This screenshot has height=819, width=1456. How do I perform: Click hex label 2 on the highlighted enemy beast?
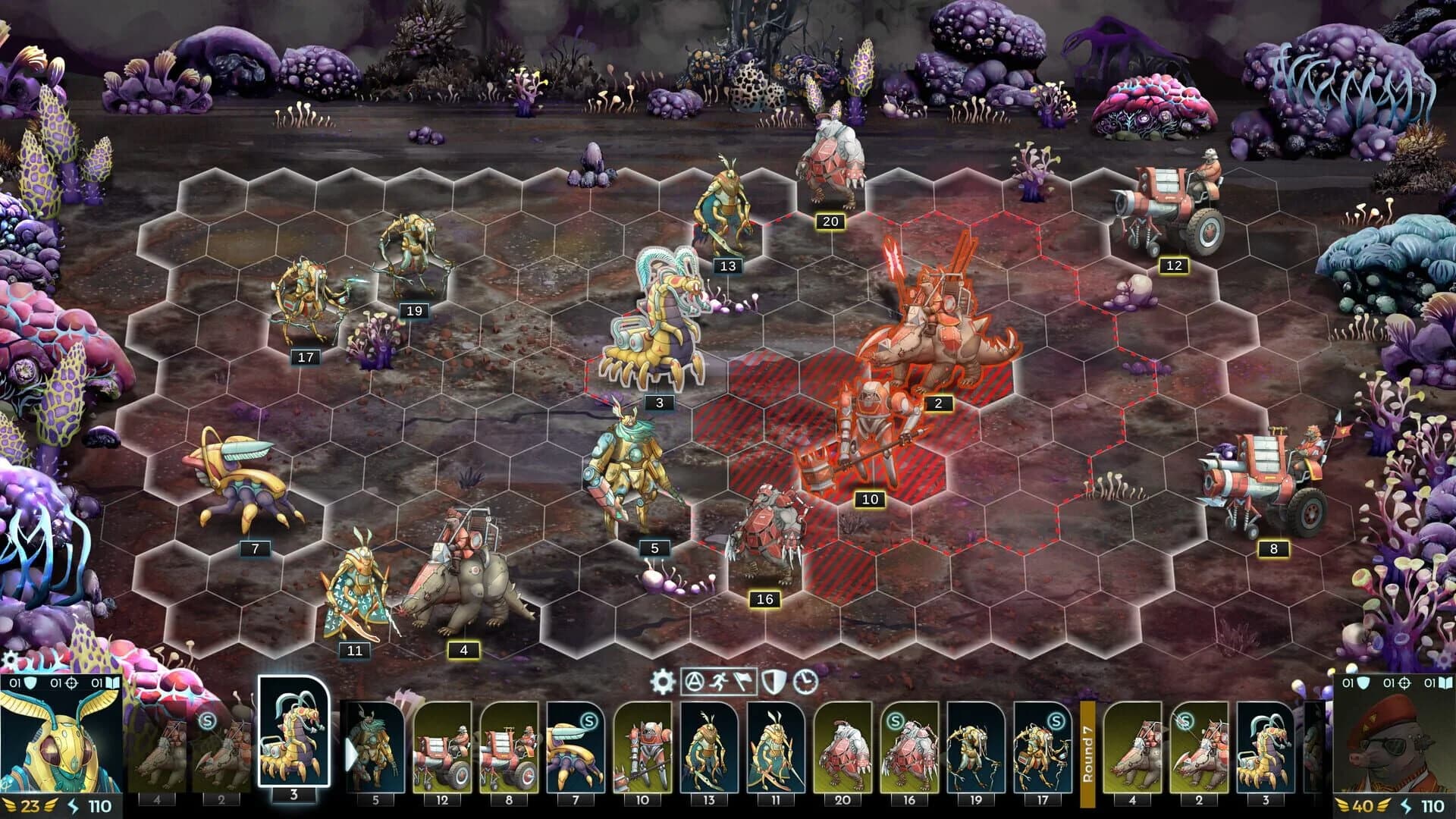click(x=937, y=405)
